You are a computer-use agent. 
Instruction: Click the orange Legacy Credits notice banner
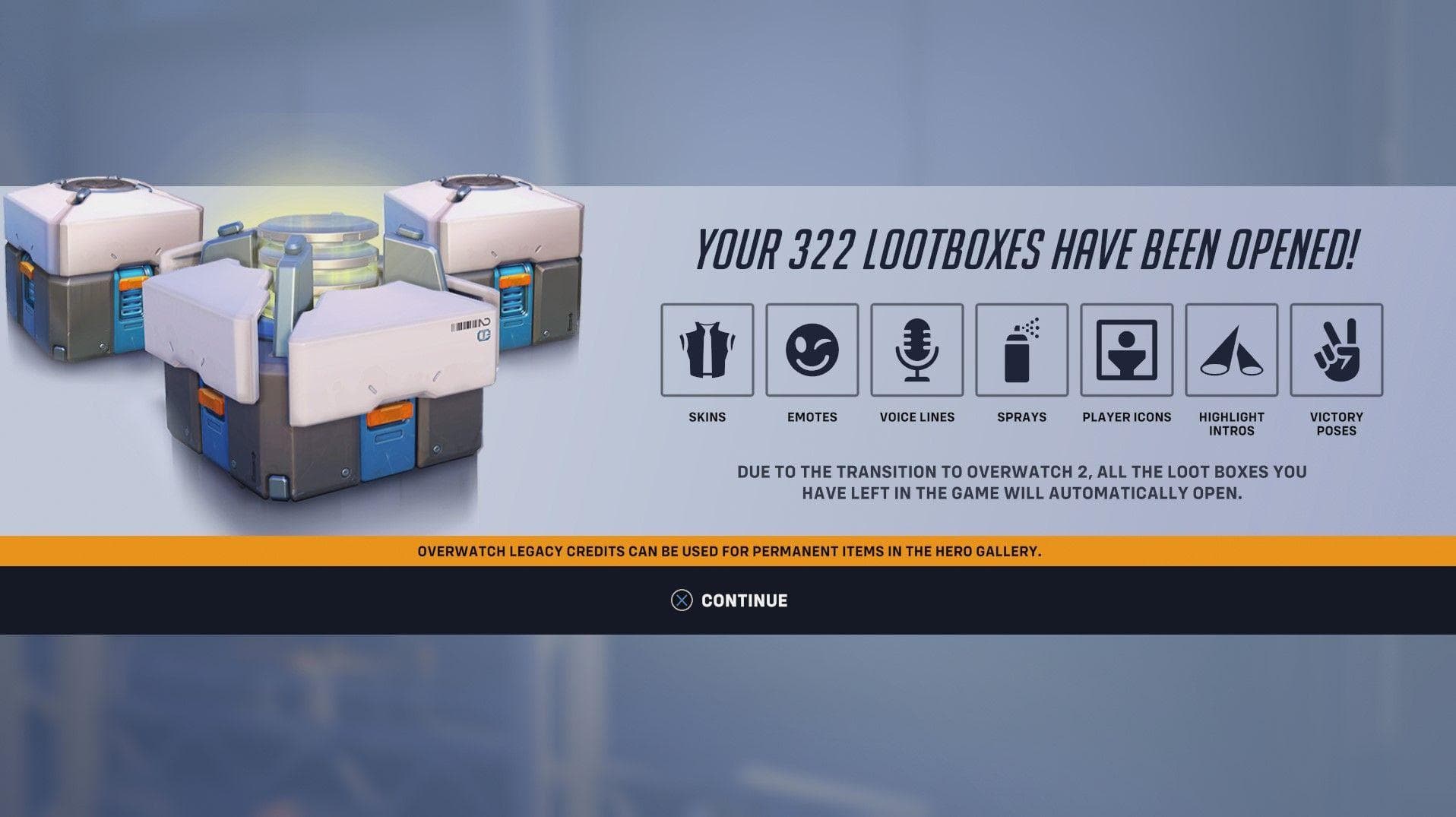coord(728,553)
